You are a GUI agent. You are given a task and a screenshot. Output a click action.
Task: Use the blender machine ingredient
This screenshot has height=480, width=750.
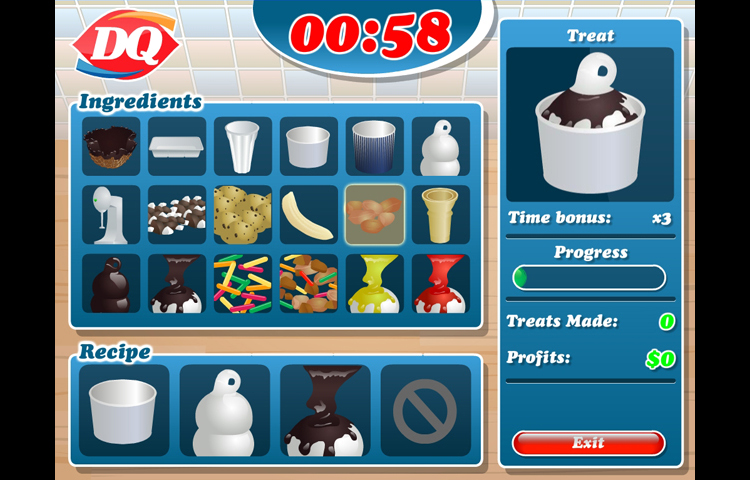[x=111, y=215]
